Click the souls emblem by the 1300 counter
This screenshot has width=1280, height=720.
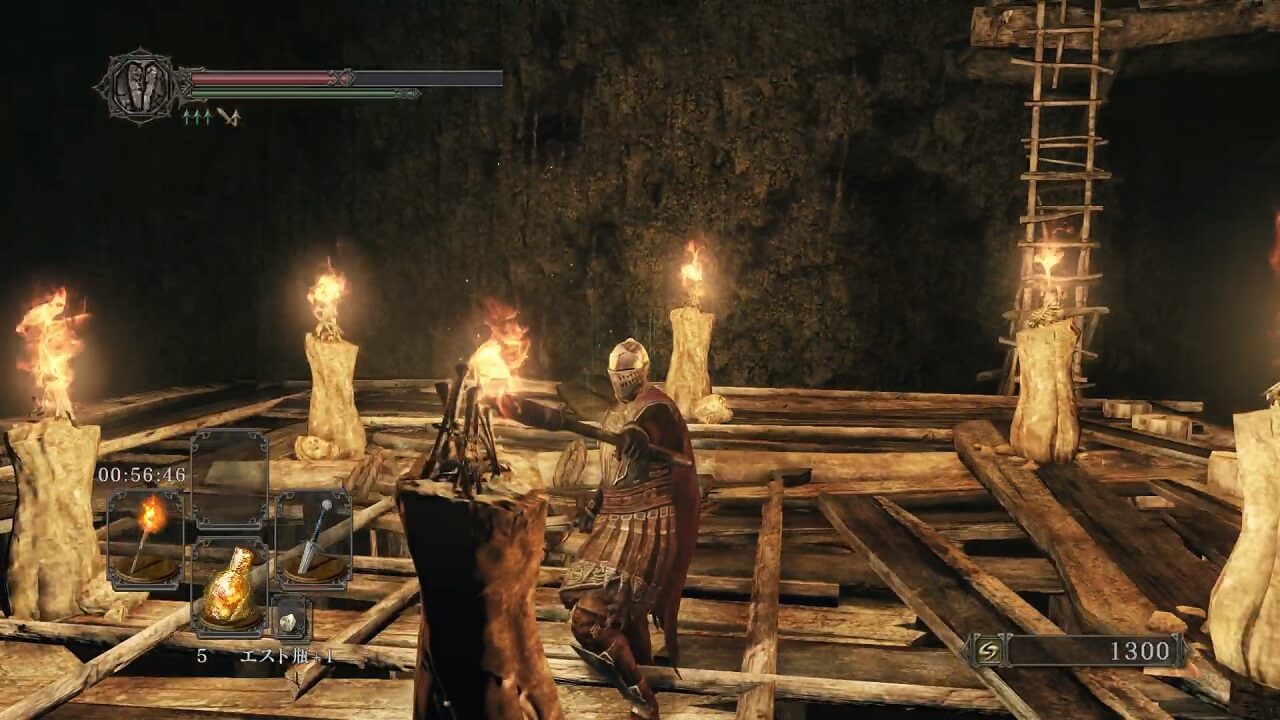click(985, 652)
